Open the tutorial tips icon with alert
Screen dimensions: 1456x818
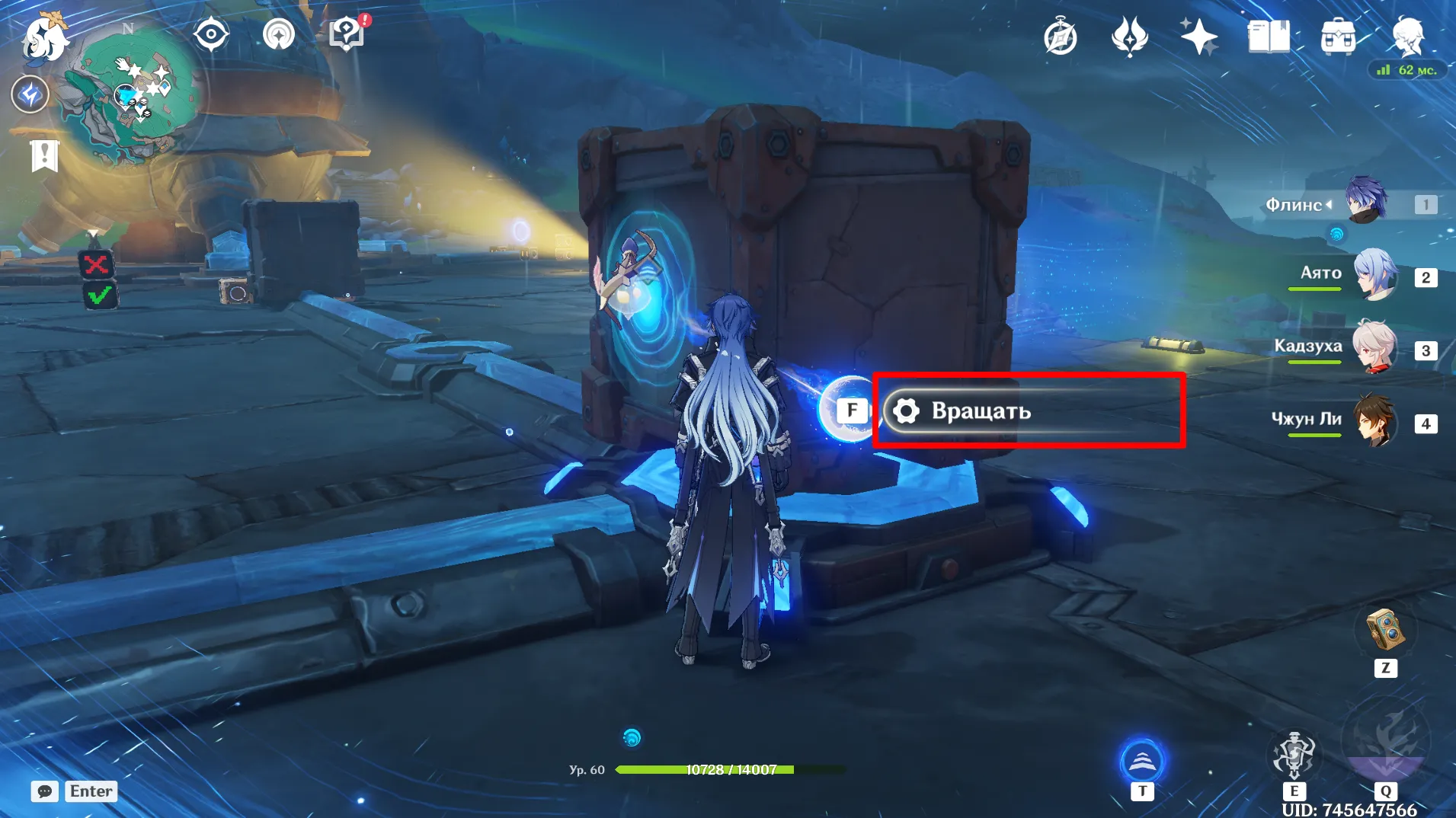pyautogui.click(x=347, y=34)
